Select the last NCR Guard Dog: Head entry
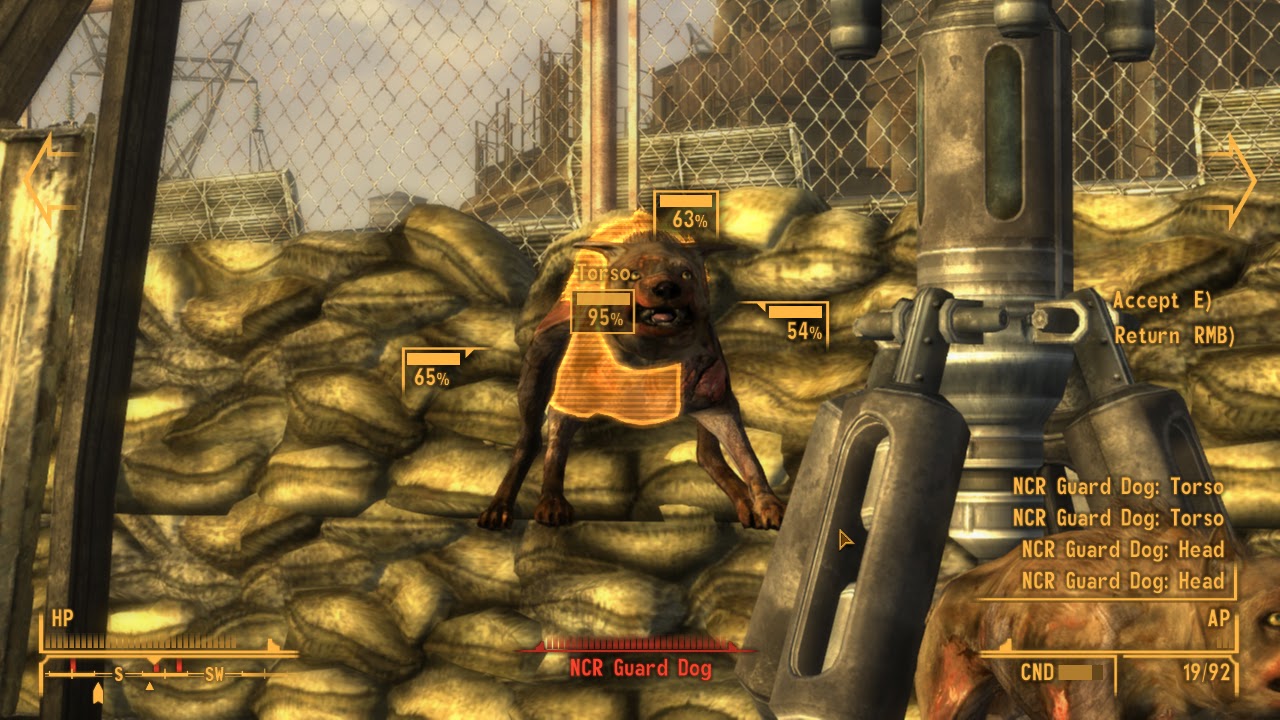This screenshot has height=720, width=1280. click(1122, 580)
